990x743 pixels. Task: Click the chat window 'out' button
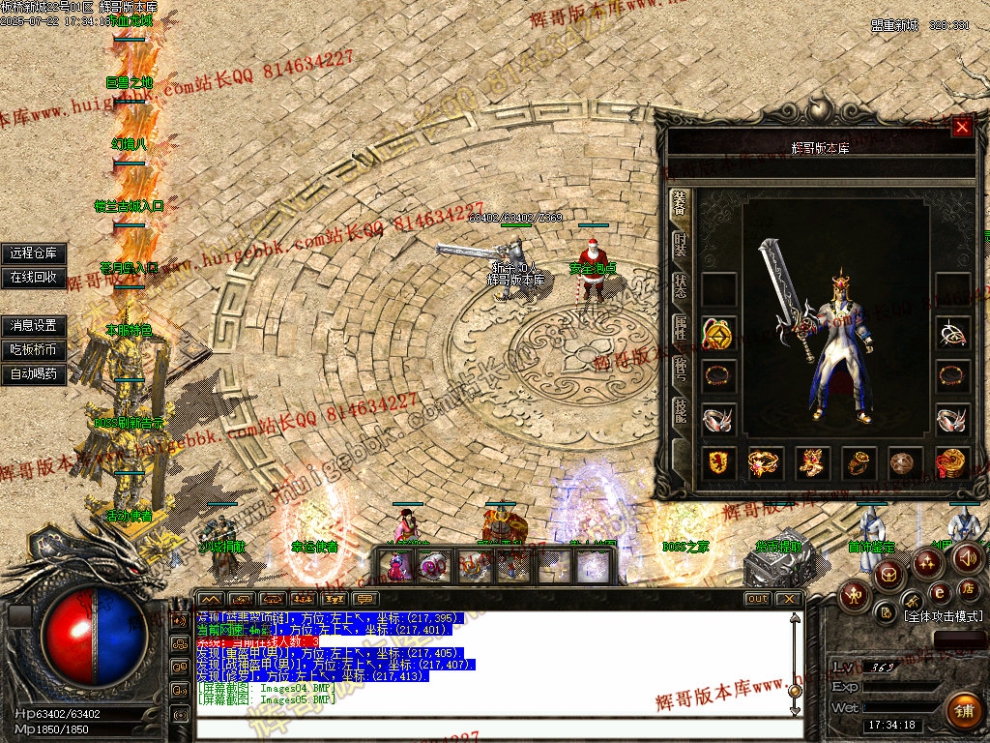757,599
